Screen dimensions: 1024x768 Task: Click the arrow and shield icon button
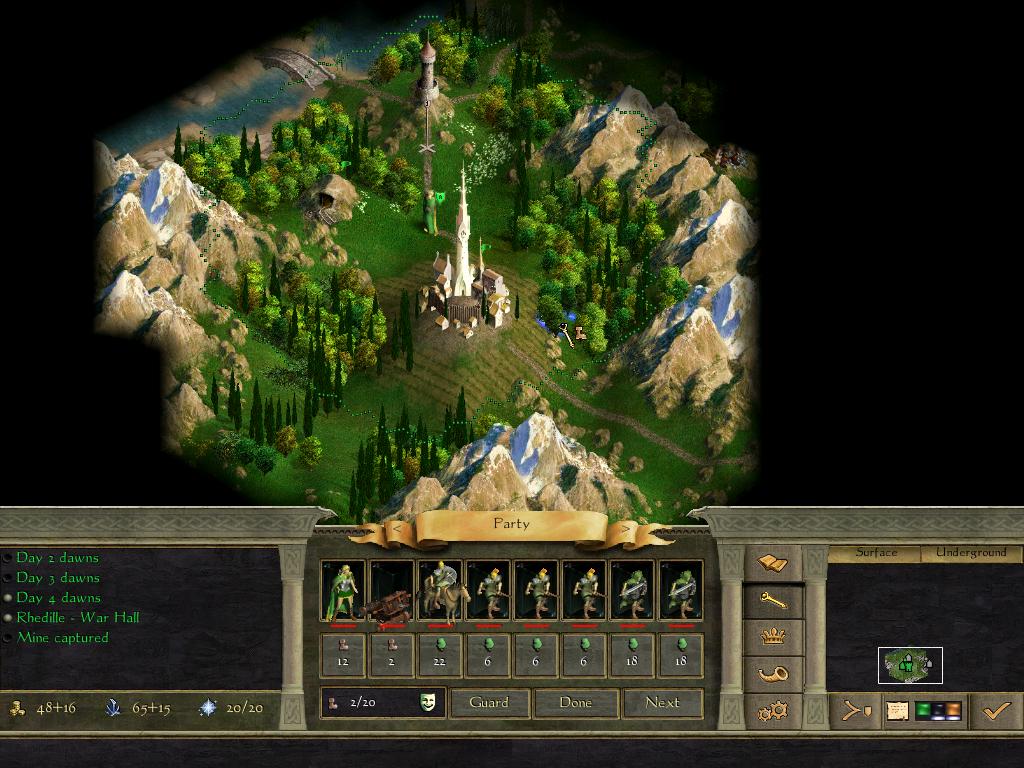point(856,711)
